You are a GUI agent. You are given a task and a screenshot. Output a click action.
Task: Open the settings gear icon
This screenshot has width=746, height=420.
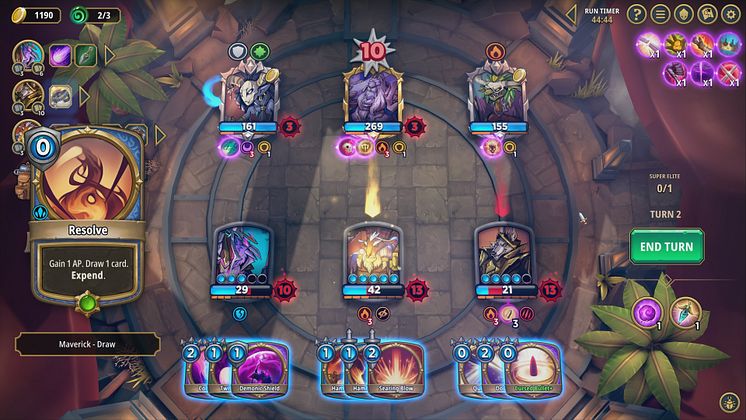[732, 13]
